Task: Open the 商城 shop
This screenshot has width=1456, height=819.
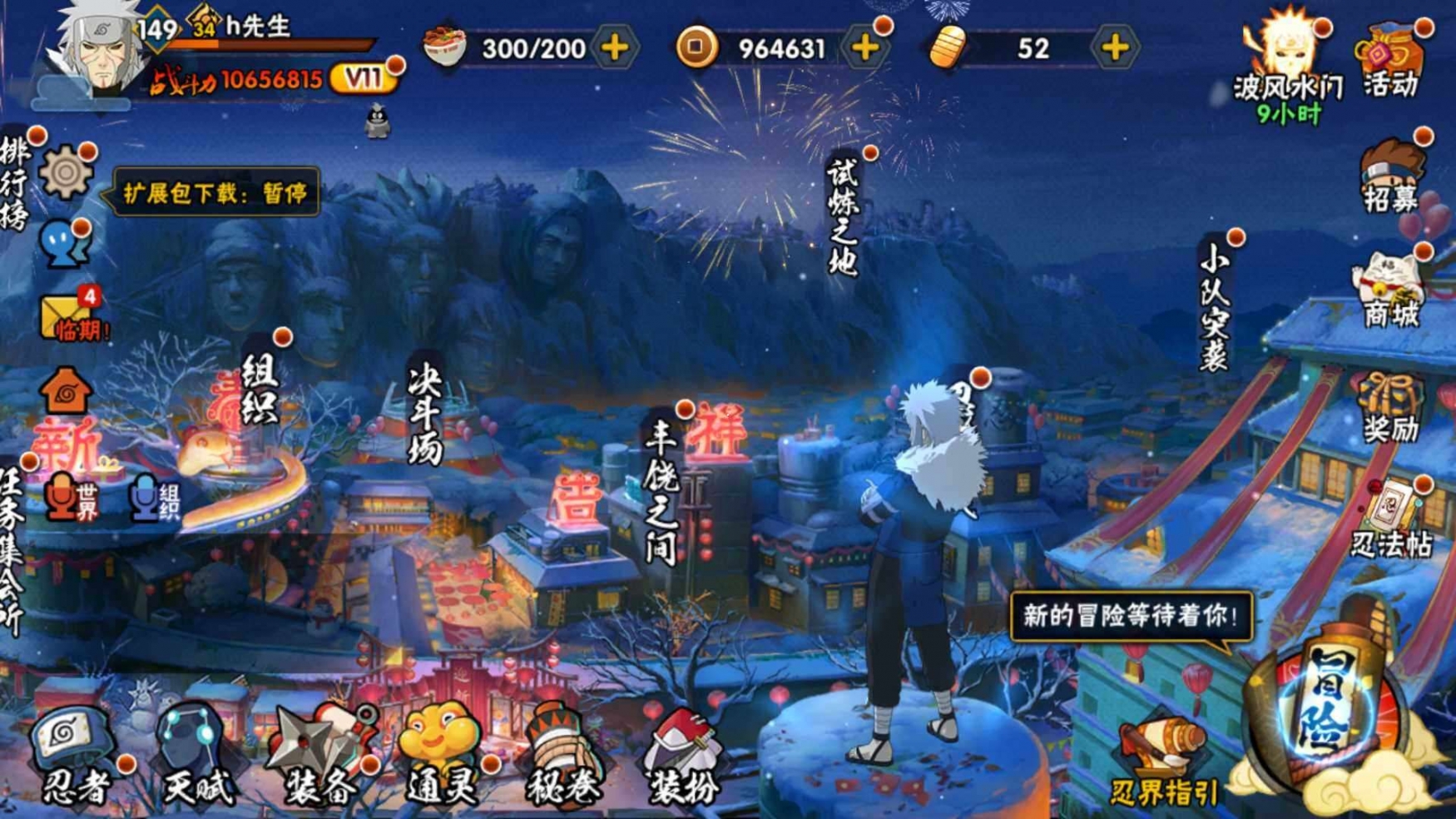Action: tap(1390, 291)
